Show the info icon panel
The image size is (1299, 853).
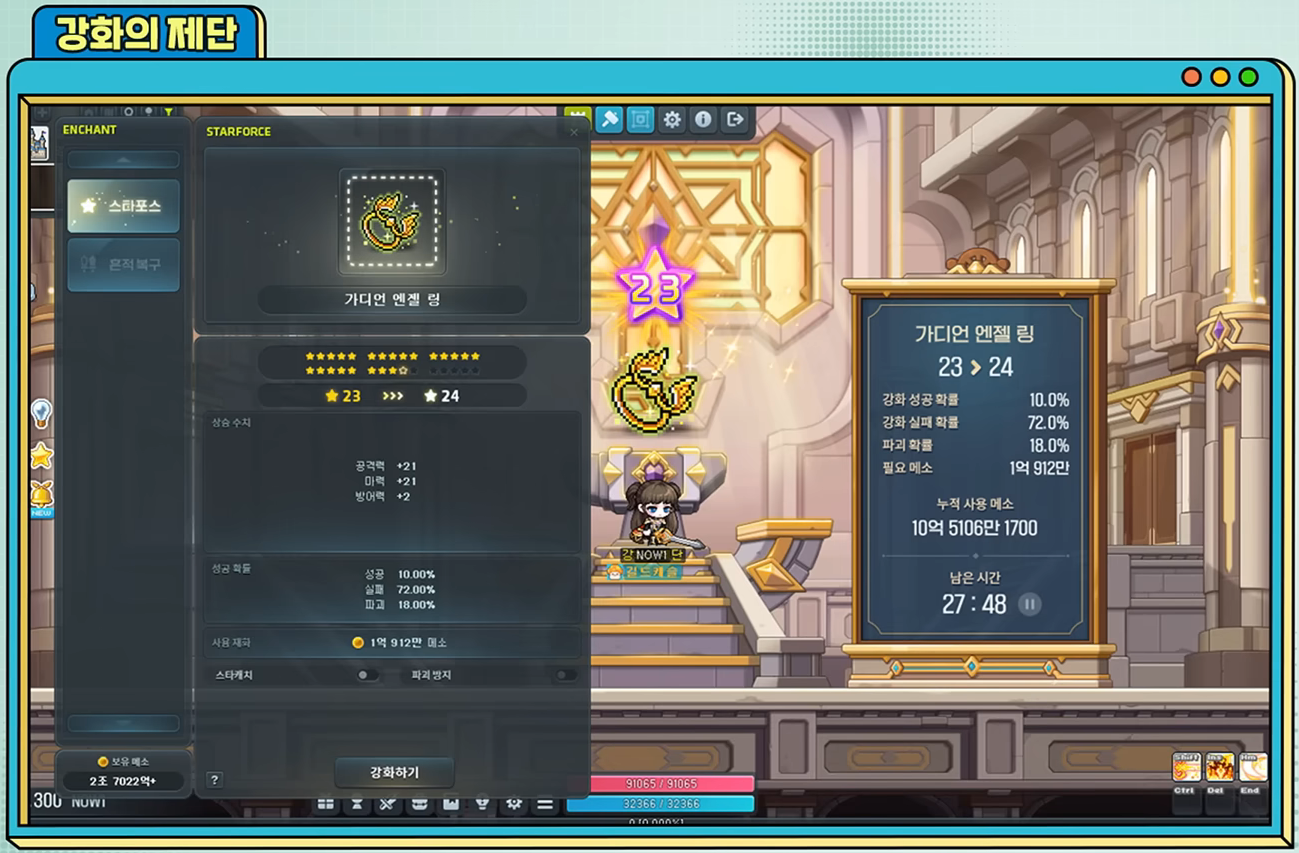coord(703,120)
